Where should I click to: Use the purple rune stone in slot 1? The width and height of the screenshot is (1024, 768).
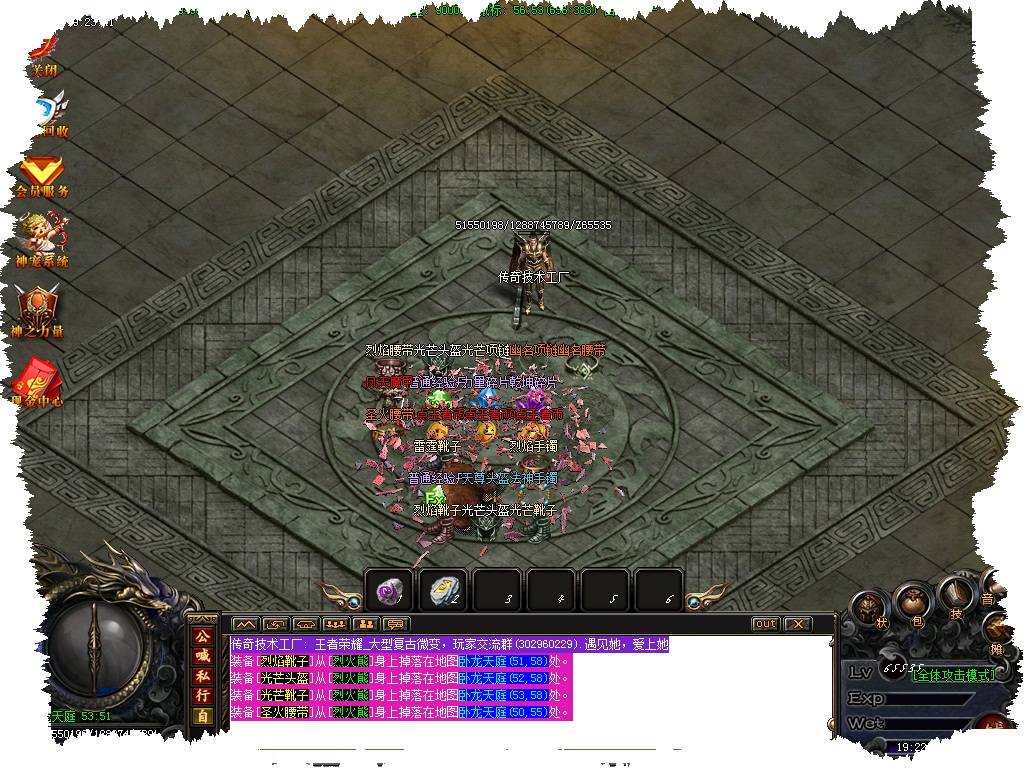387,591
